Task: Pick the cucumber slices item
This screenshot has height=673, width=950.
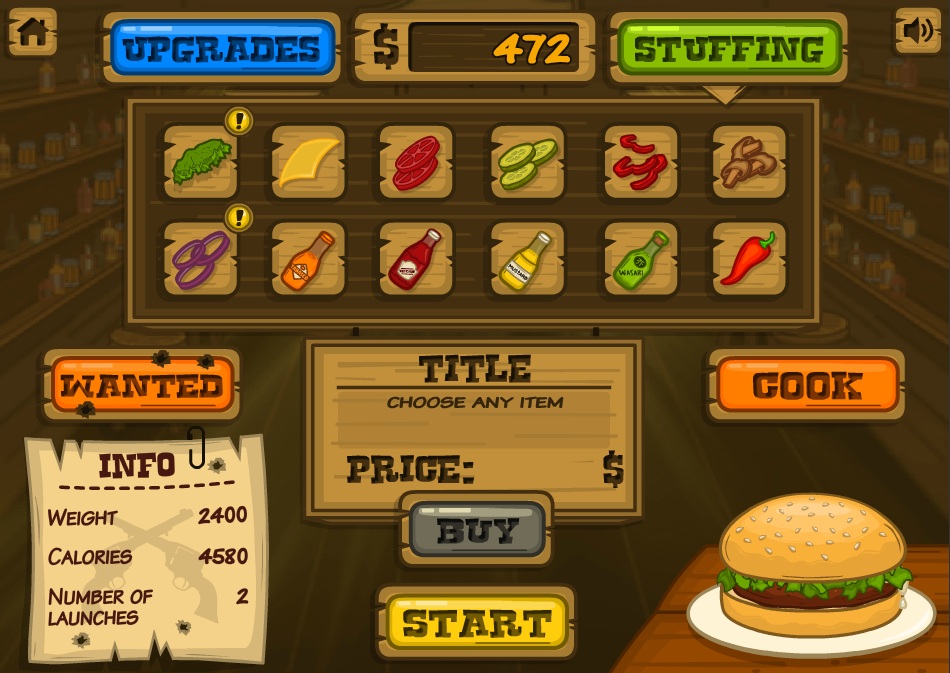Action: pyautogui.click(x=526, y=161)
